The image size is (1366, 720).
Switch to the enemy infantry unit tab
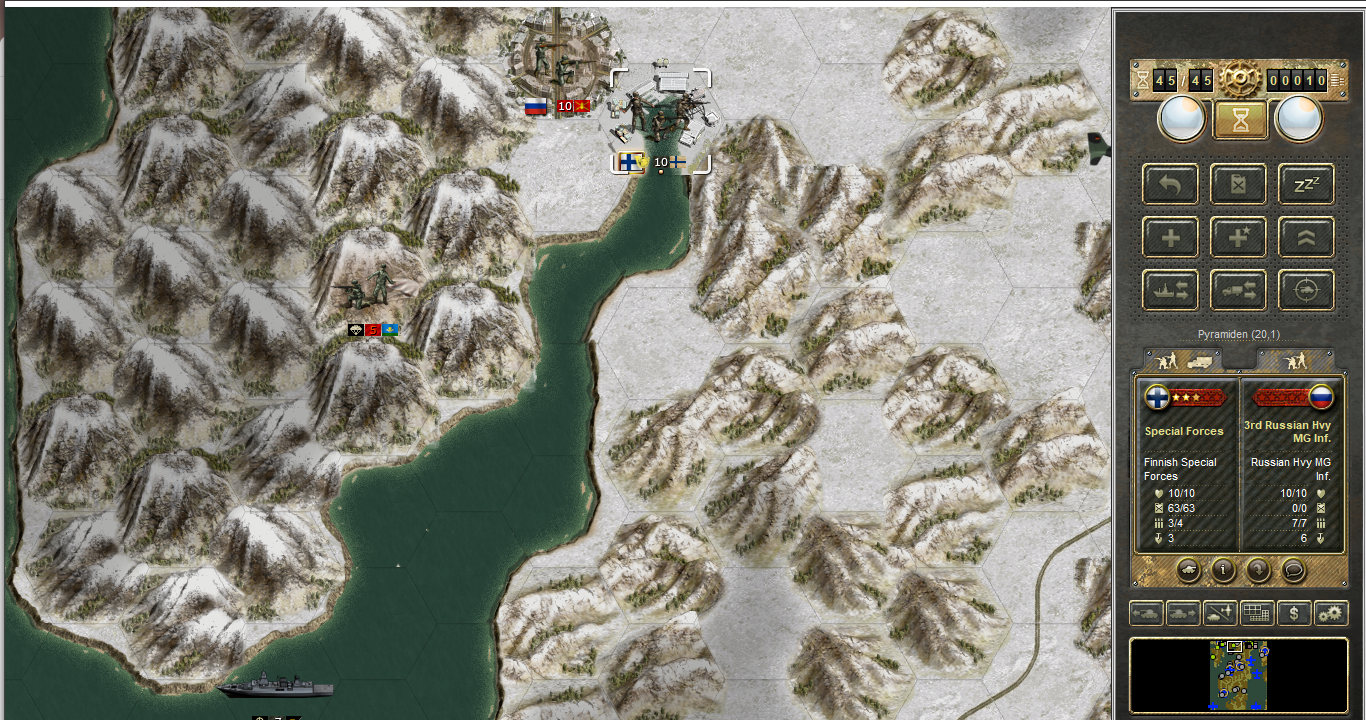[1295, 360]
